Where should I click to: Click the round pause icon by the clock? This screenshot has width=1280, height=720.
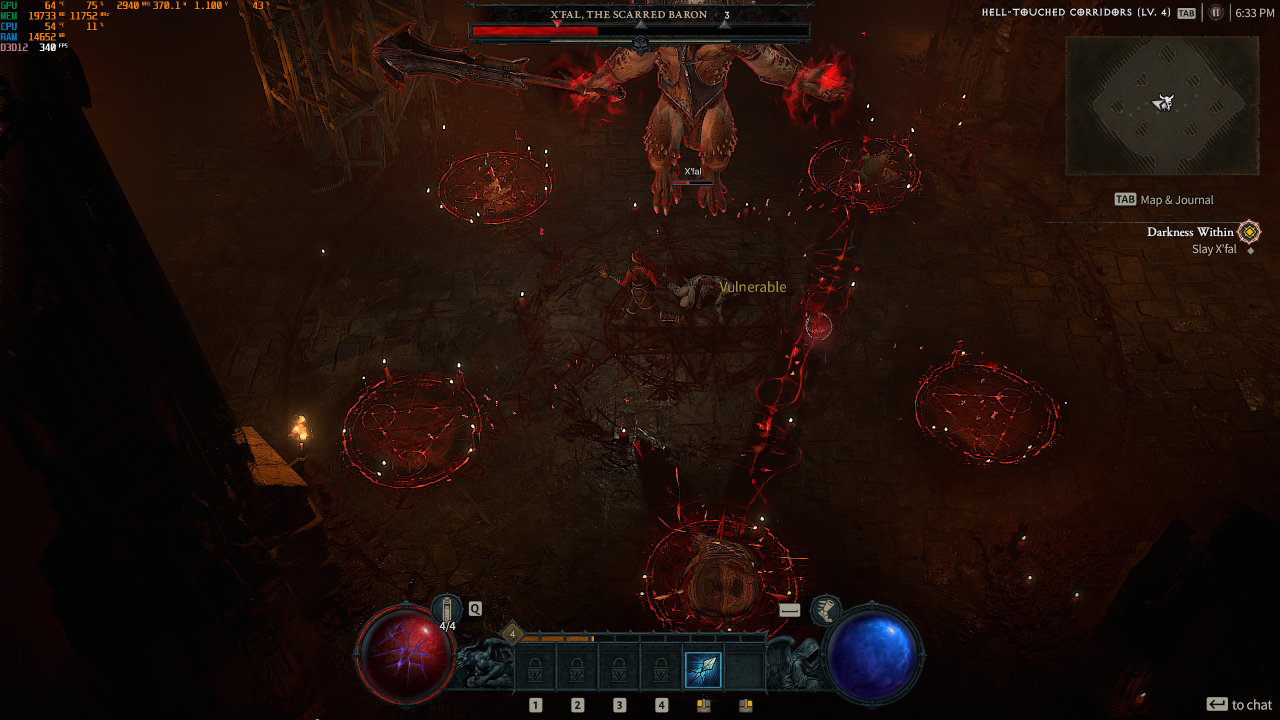click(1216, 13)
